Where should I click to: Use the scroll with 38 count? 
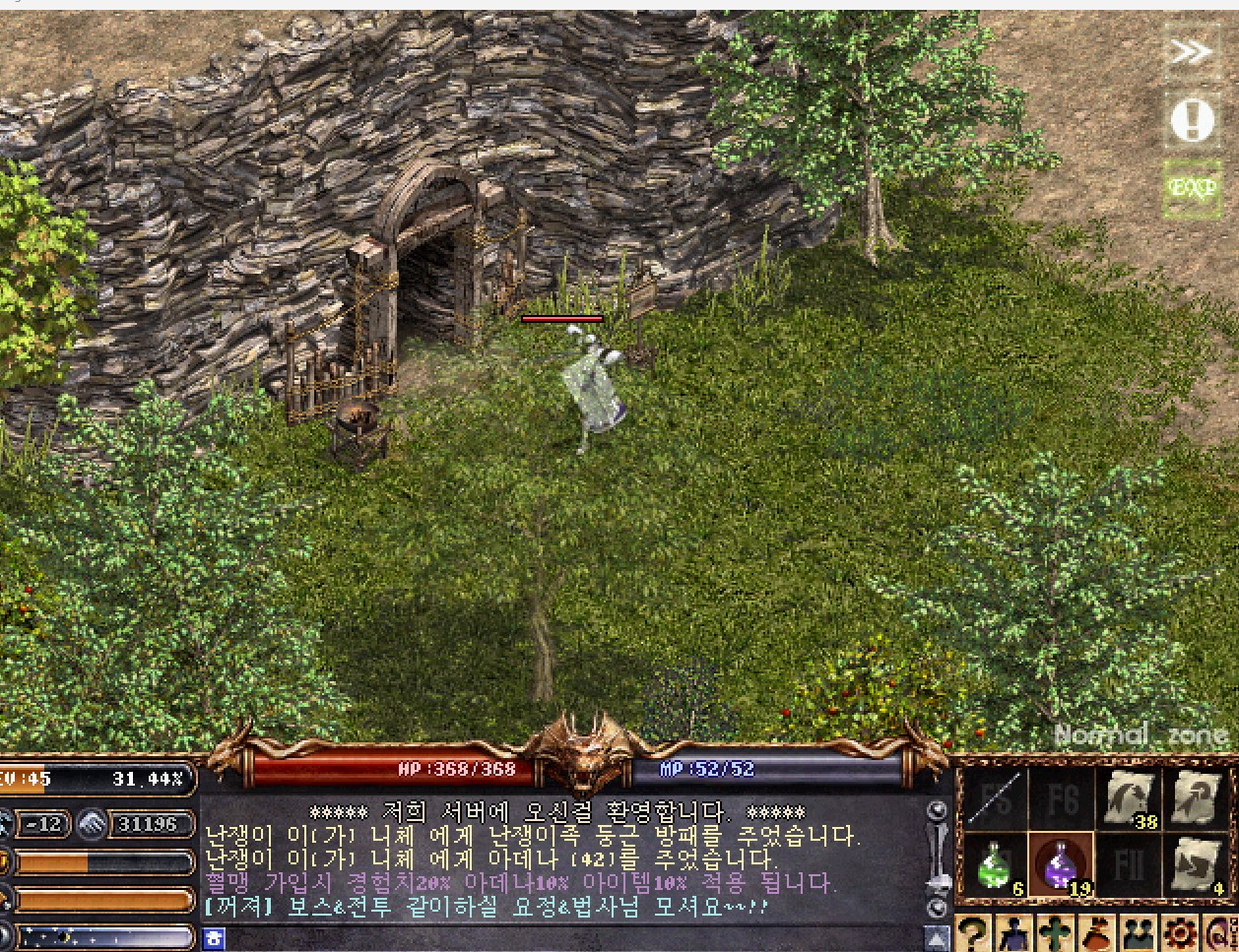coord(1129,798)
